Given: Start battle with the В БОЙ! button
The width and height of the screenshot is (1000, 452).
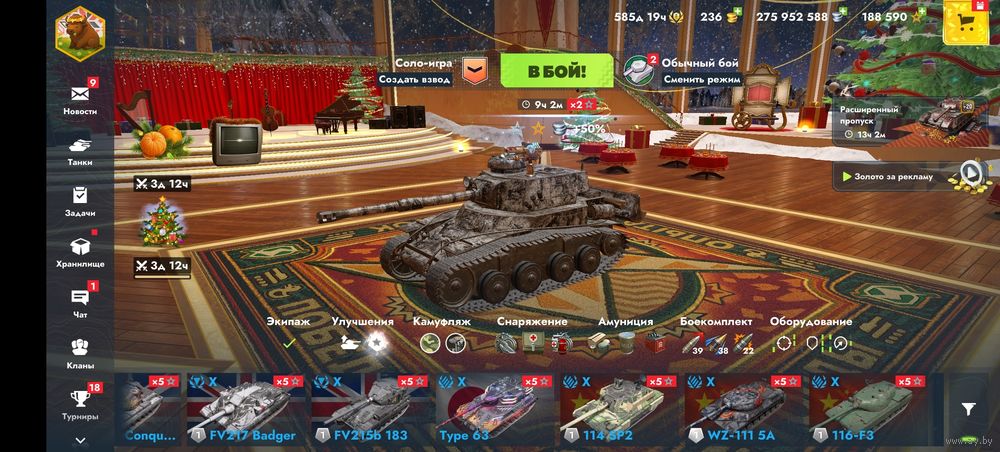Looking at the screenshot, I should (556, 71).
